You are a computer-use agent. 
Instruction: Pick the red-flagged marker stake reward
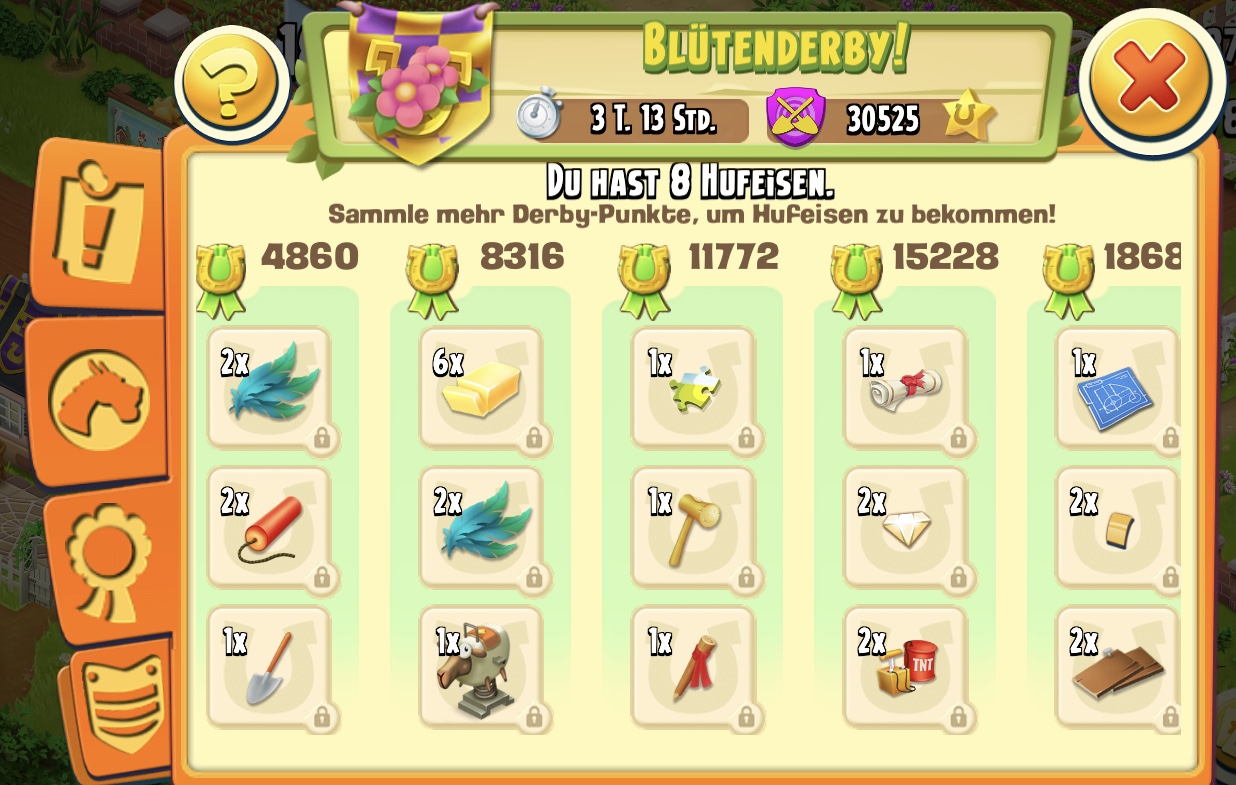(x=693, y=667)
